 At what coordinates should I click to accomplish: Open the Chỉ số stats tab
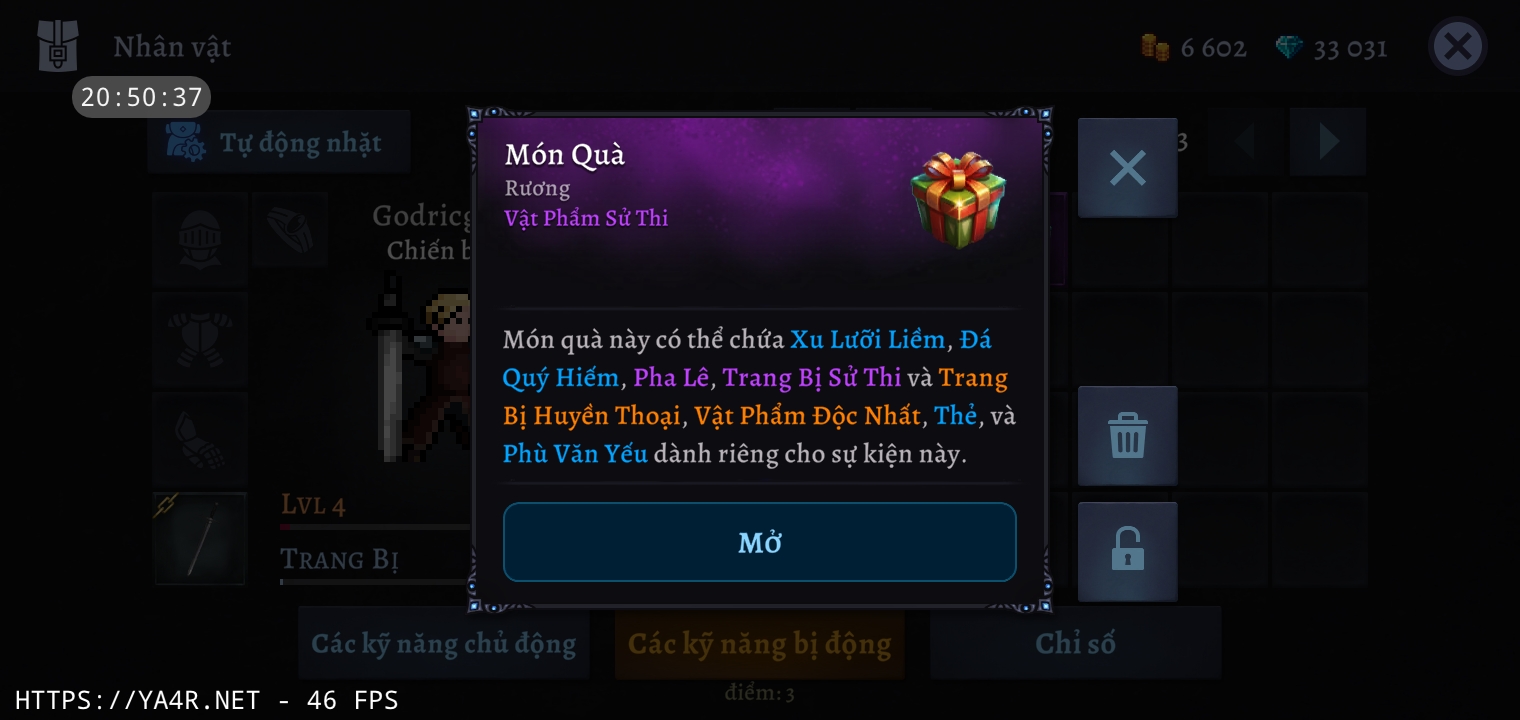tap(1075, 643)
